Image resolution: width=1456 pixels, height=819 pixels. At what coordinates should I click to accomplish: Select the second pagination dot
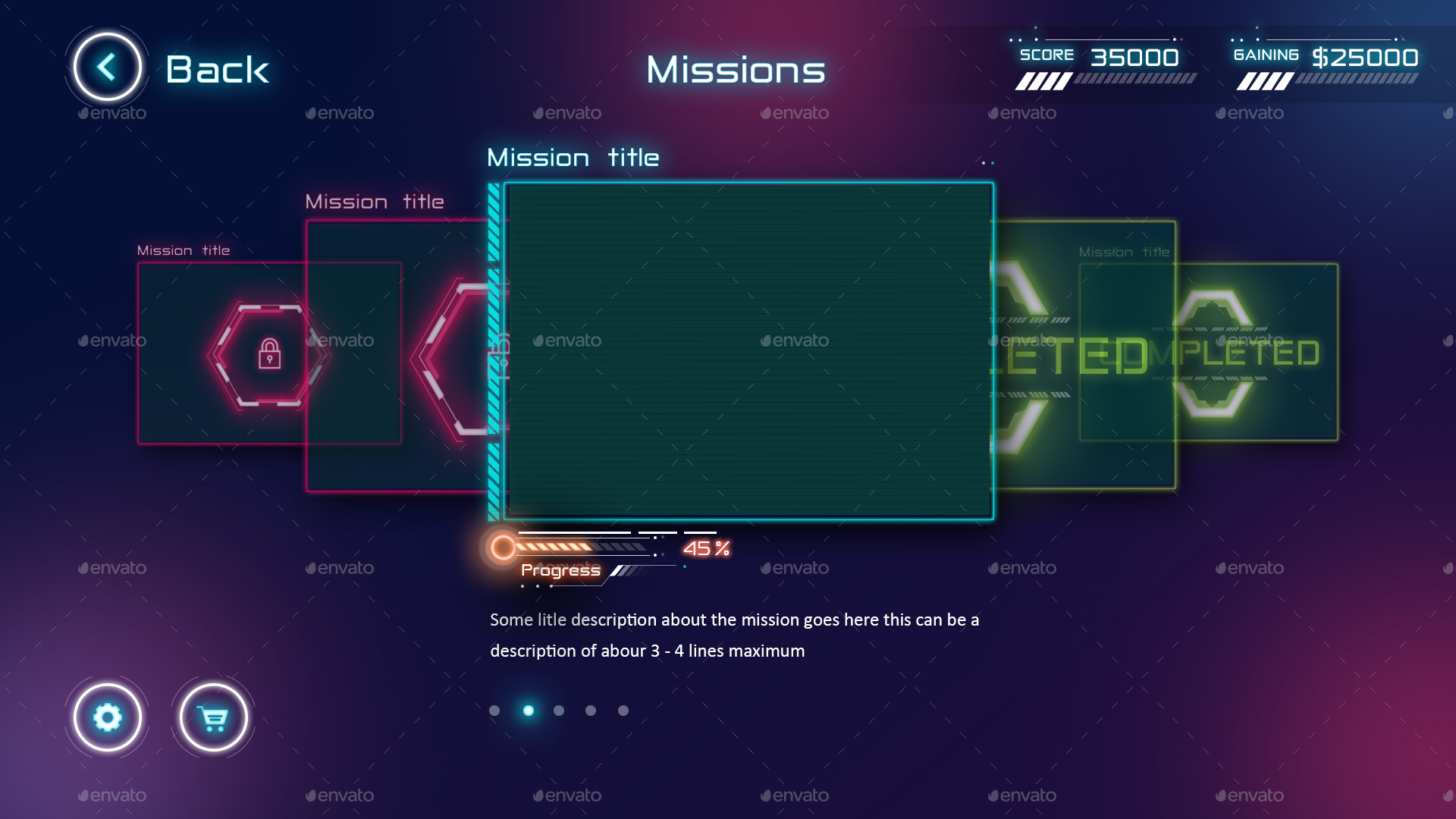tap(527, 711)
